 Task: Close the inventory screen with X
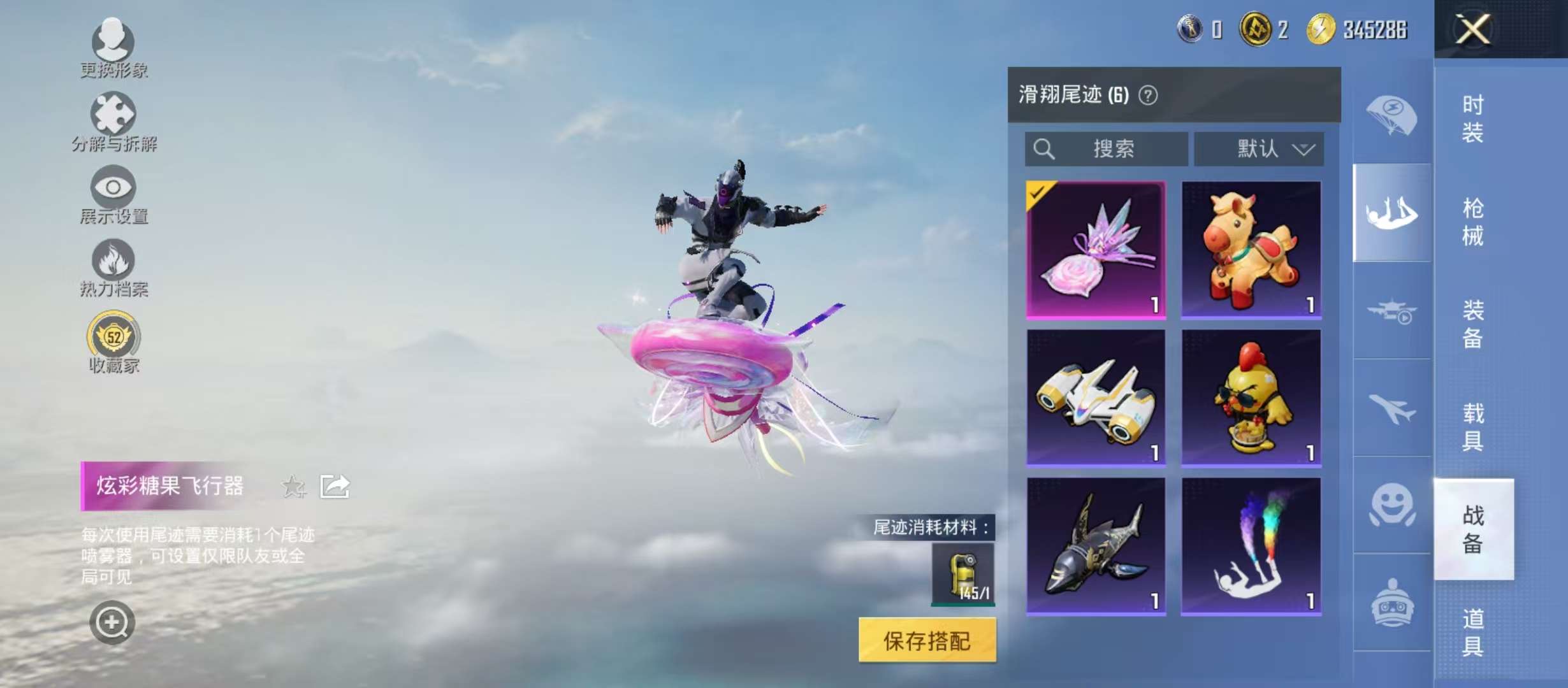coord(1472,29)
